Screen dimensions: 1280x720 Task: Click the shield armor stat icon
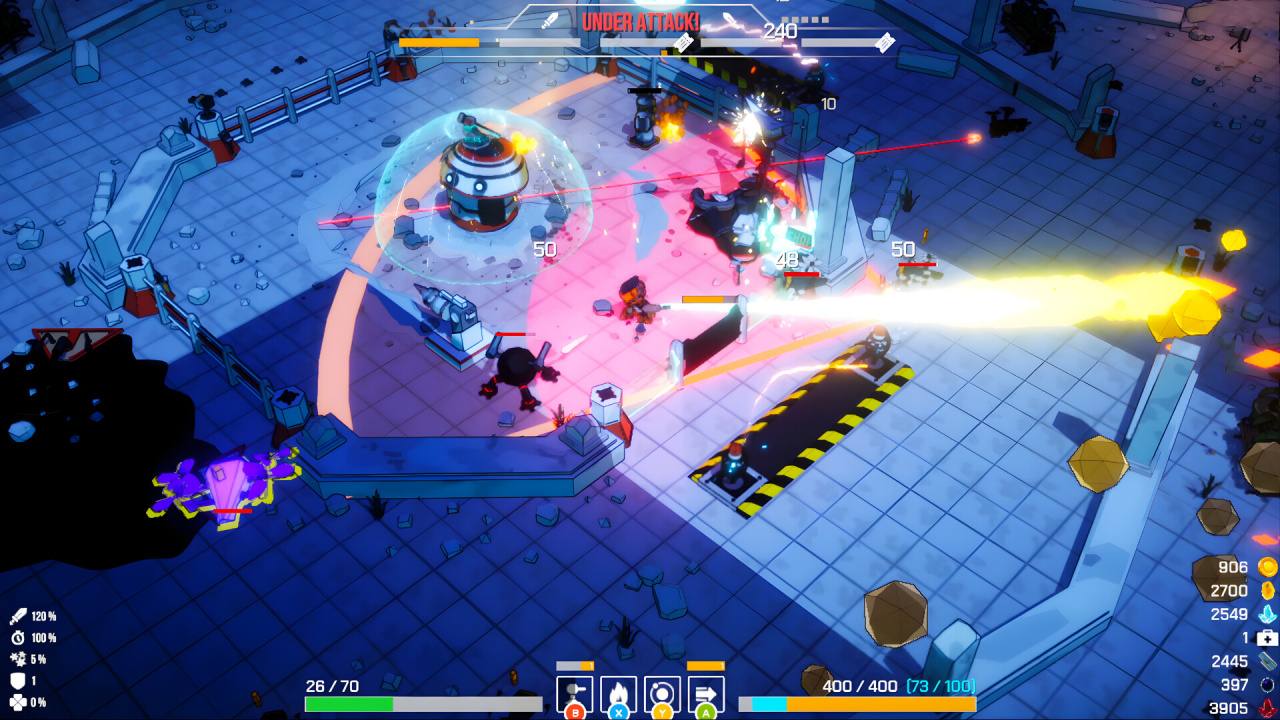[18, 680]
